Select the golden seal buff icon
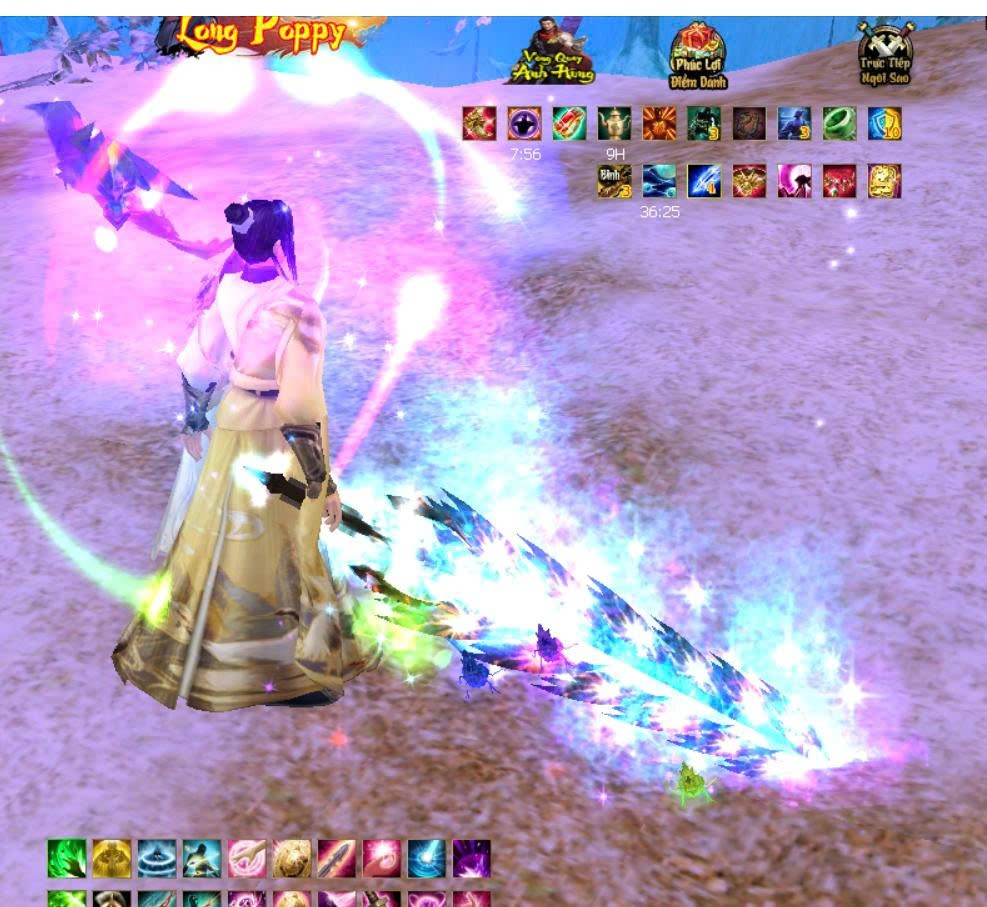Screen dimensions: 987x907 884,181
